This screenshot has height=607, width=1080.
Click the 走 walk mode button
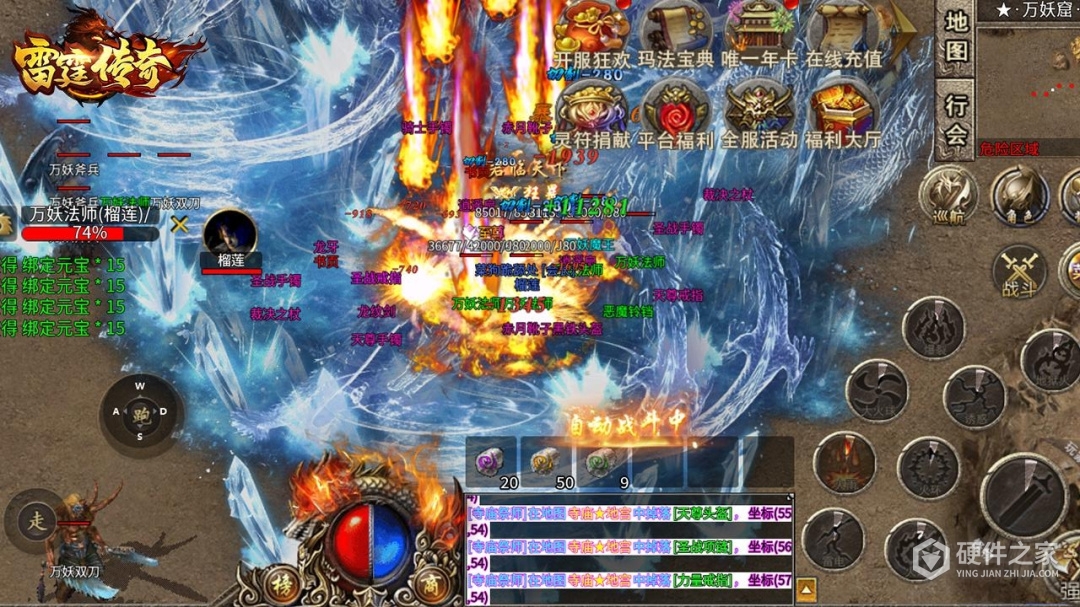pos(37,520)
